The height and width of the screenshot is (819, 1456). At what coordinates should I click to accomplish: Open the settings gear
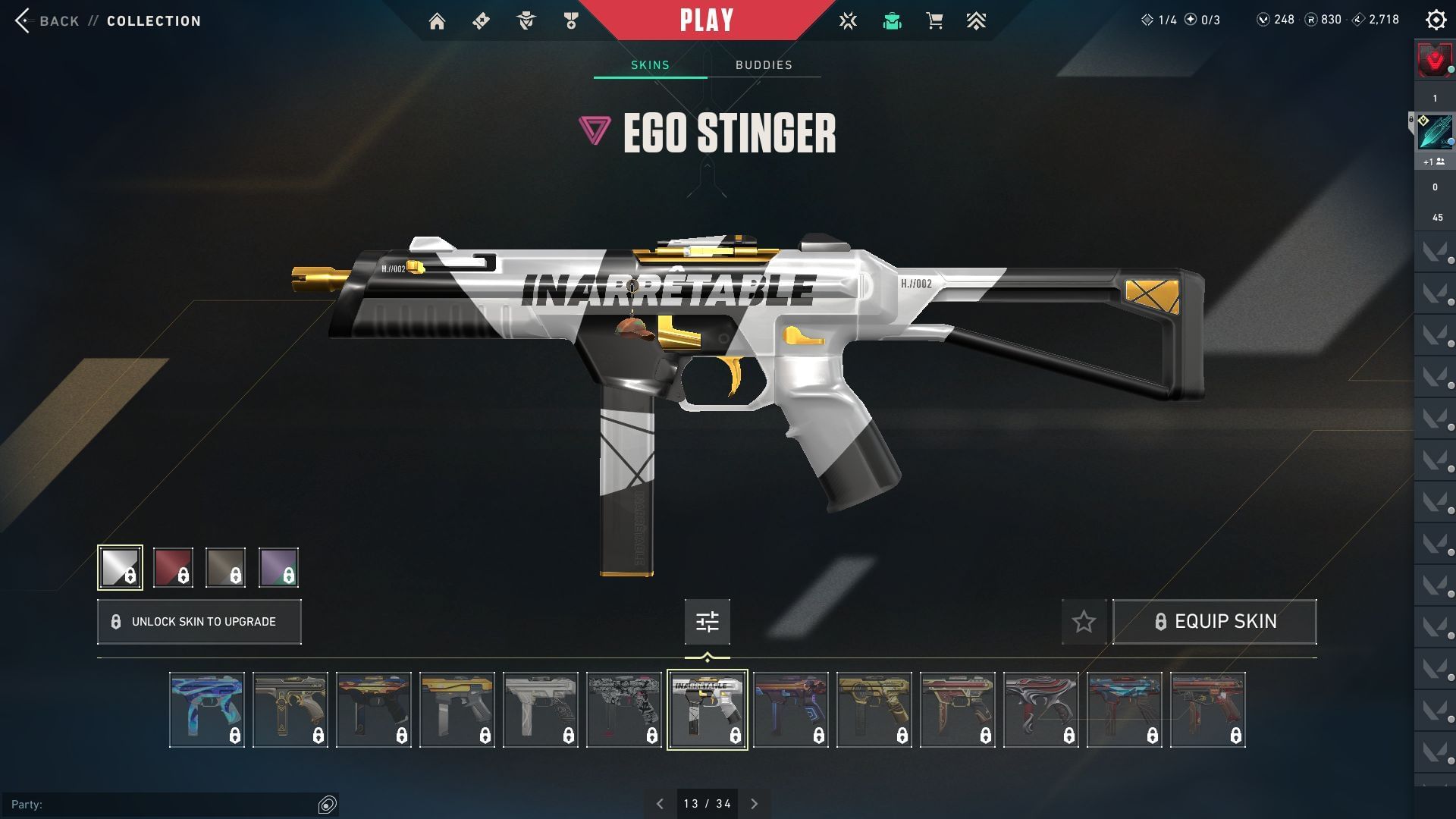pos(1436,20)
